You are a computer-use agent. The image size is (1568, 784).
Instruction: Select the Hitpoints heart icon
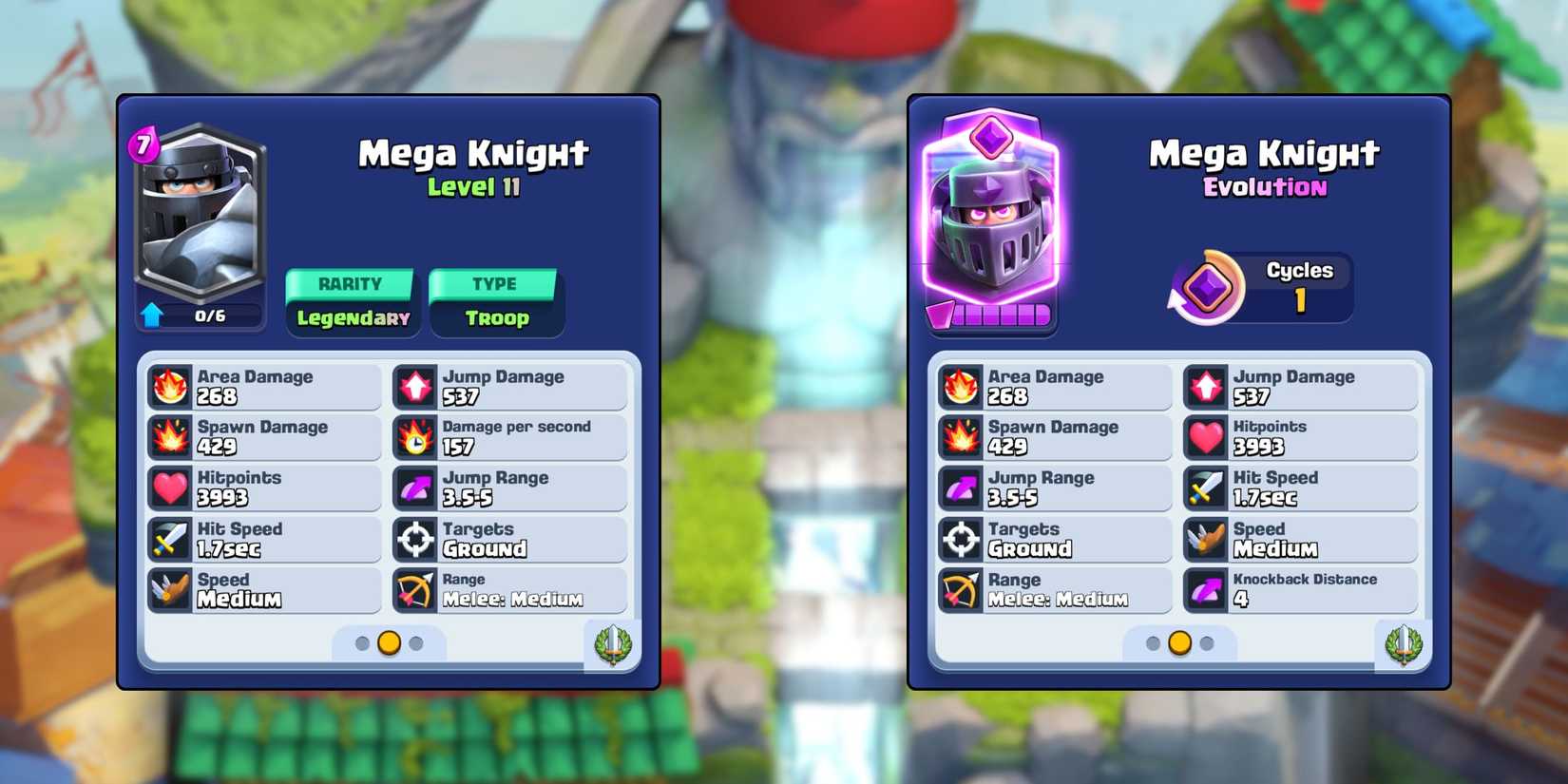point(171,488)
